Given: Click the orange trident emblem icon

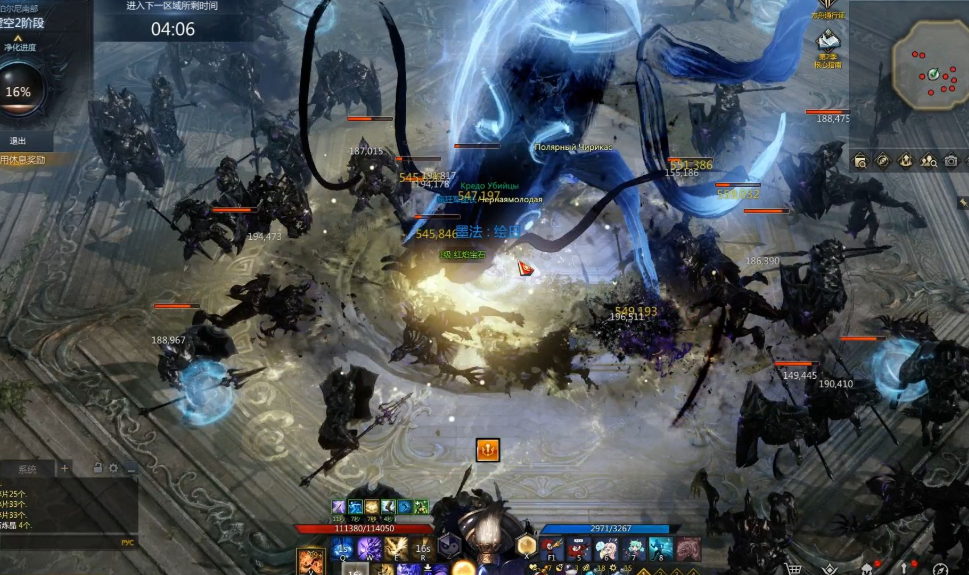Looking at the screenshot, I should tap(487, 450).
